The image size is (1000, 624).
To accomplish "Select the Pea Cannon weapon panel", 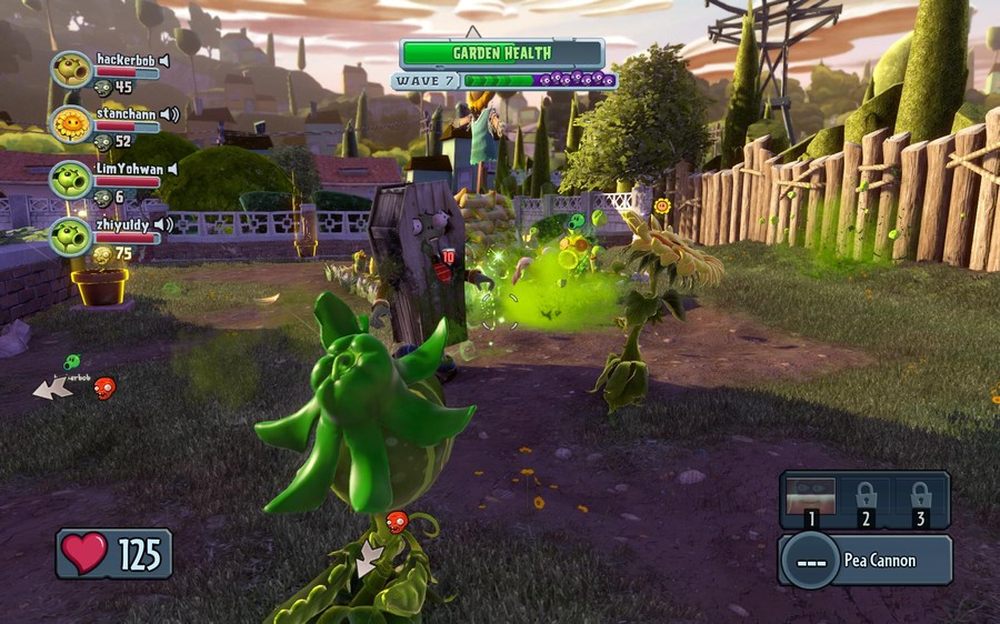I will [x=865, y=560].
